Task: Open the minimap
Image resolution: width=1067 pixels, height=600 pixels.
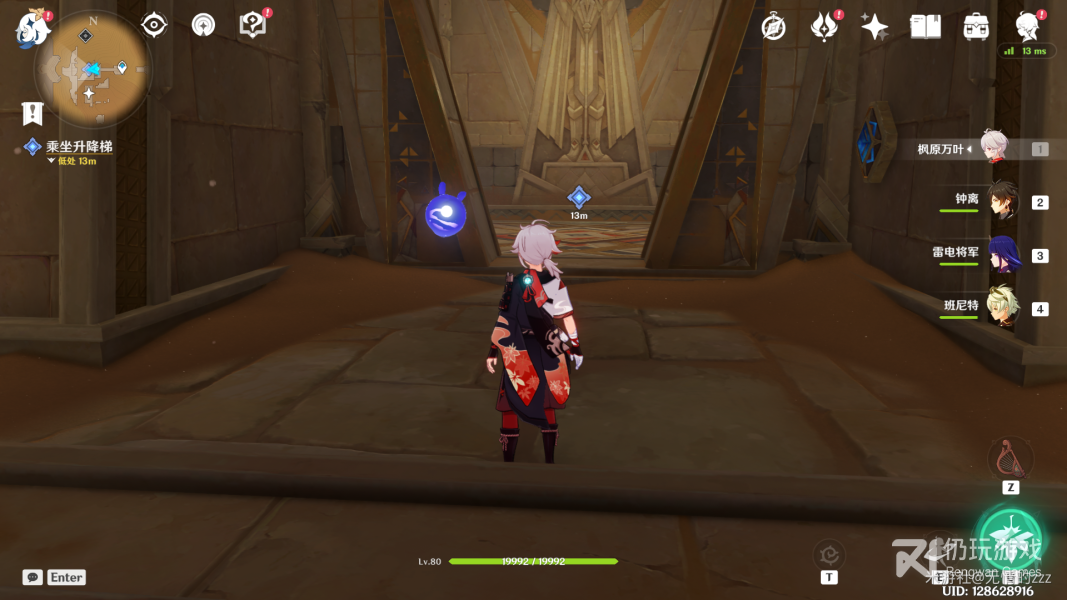Action: tap(91, 70)
